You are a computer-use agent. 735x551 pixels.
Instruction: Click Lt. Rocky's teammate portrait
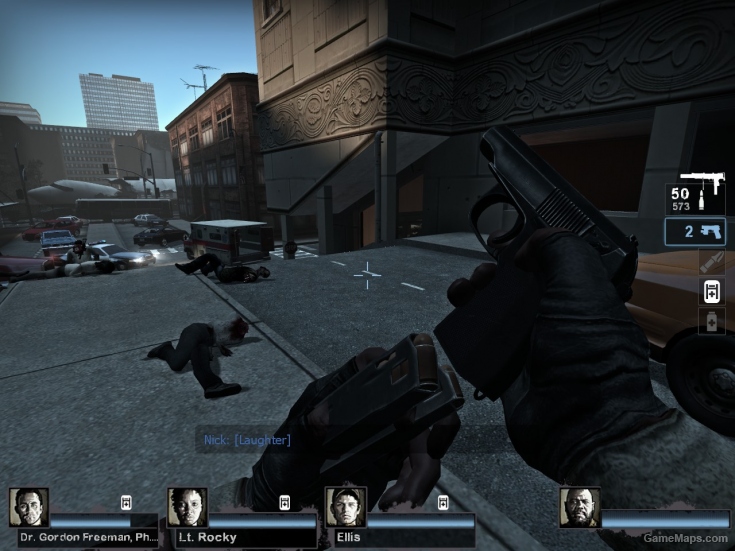point(187,507)
